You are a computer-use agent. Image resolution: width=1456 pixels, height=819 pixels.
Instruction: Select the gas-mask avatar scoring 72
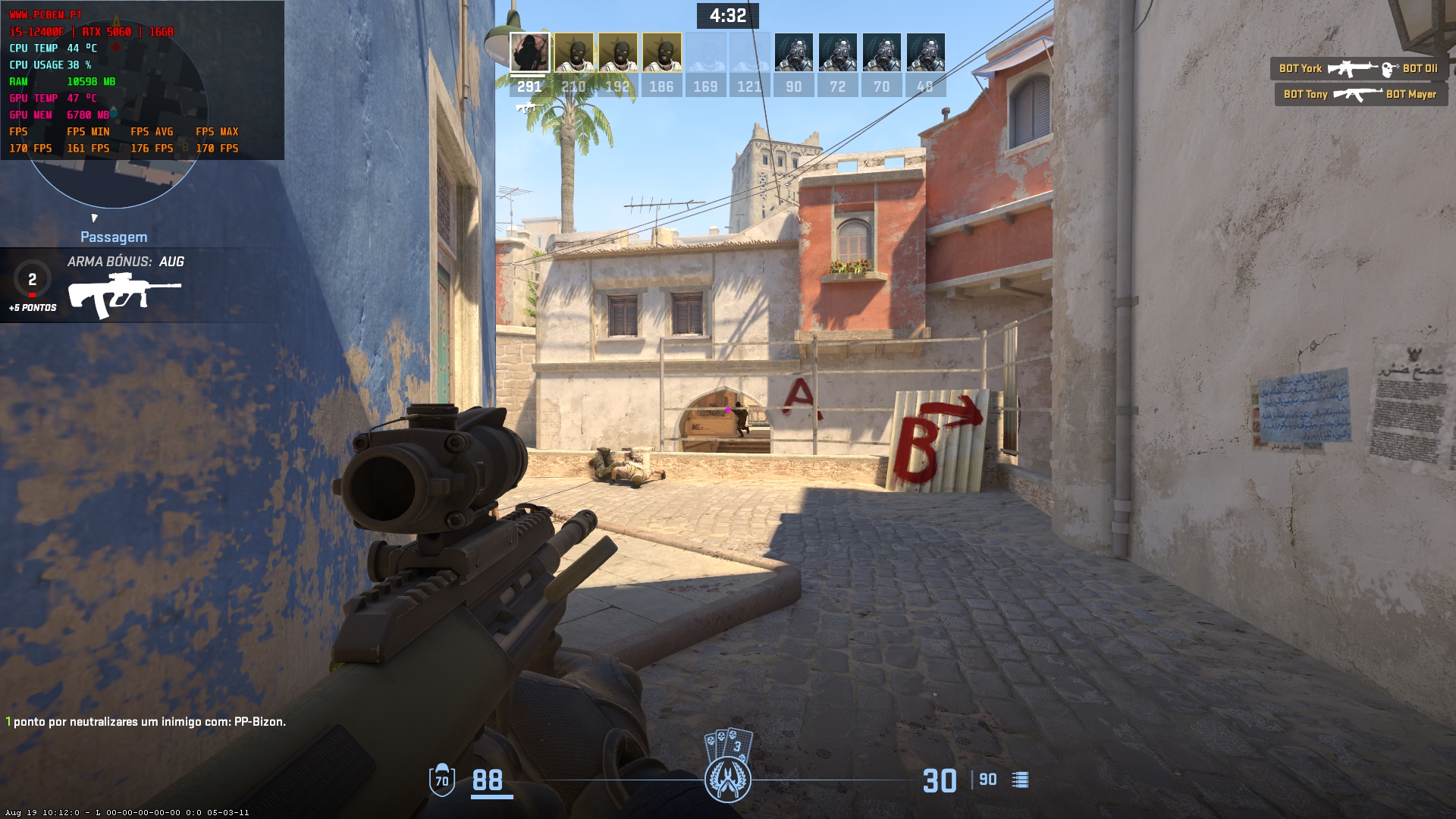(x=837, y=53)
